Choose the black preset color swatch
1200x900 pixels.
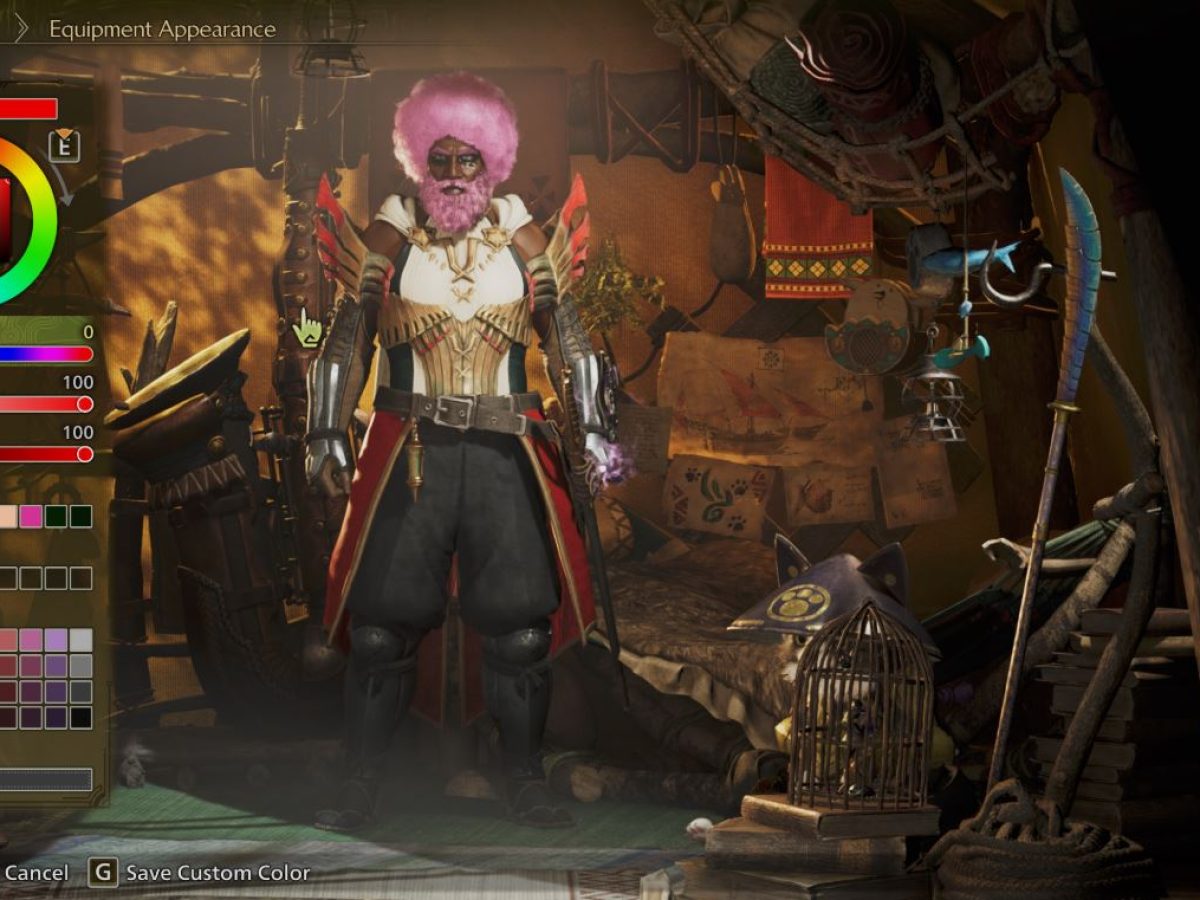click(81, 717)
